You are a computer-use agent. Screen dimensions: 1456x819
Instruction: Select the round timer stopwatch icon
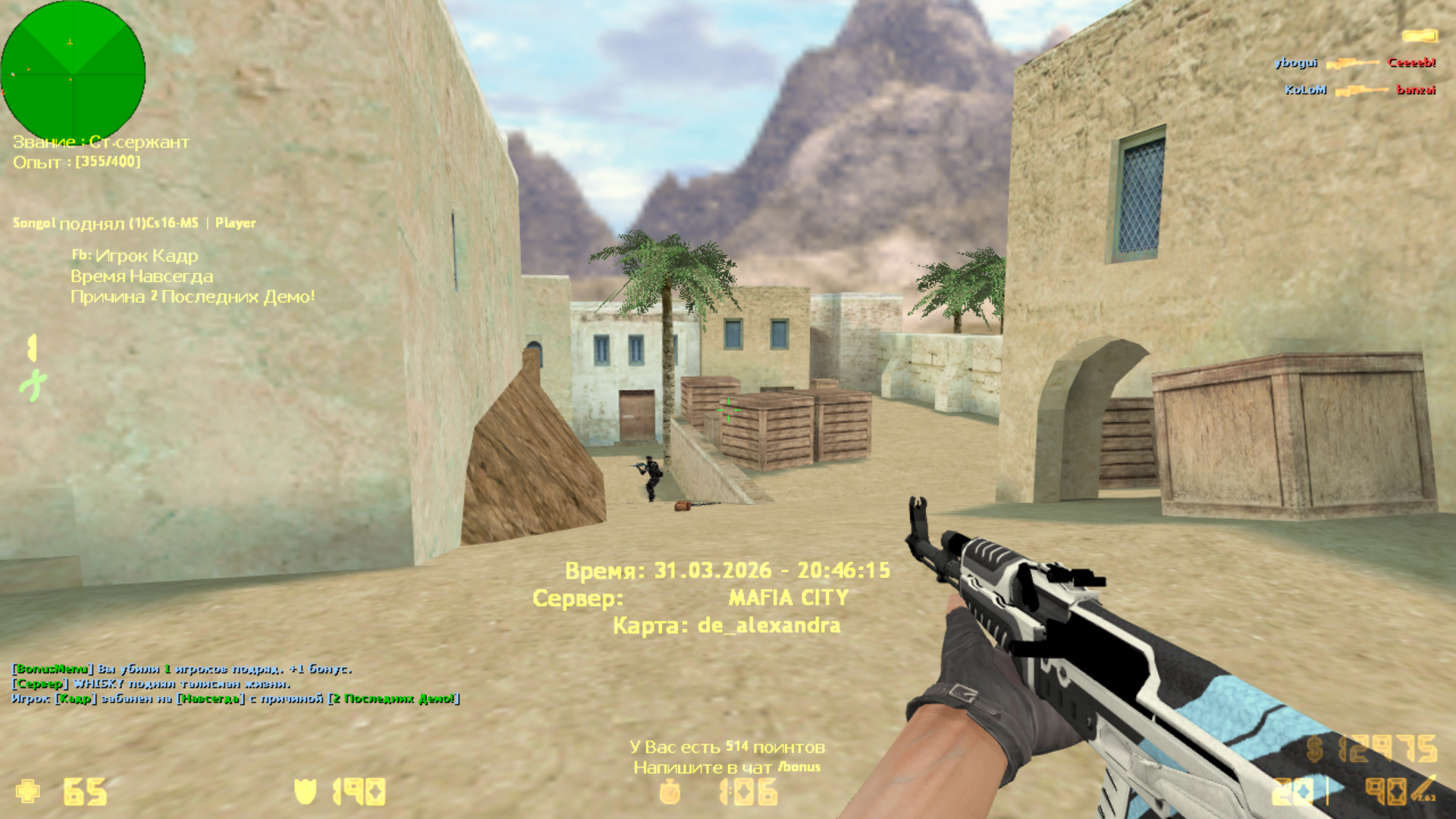[670, 792]
